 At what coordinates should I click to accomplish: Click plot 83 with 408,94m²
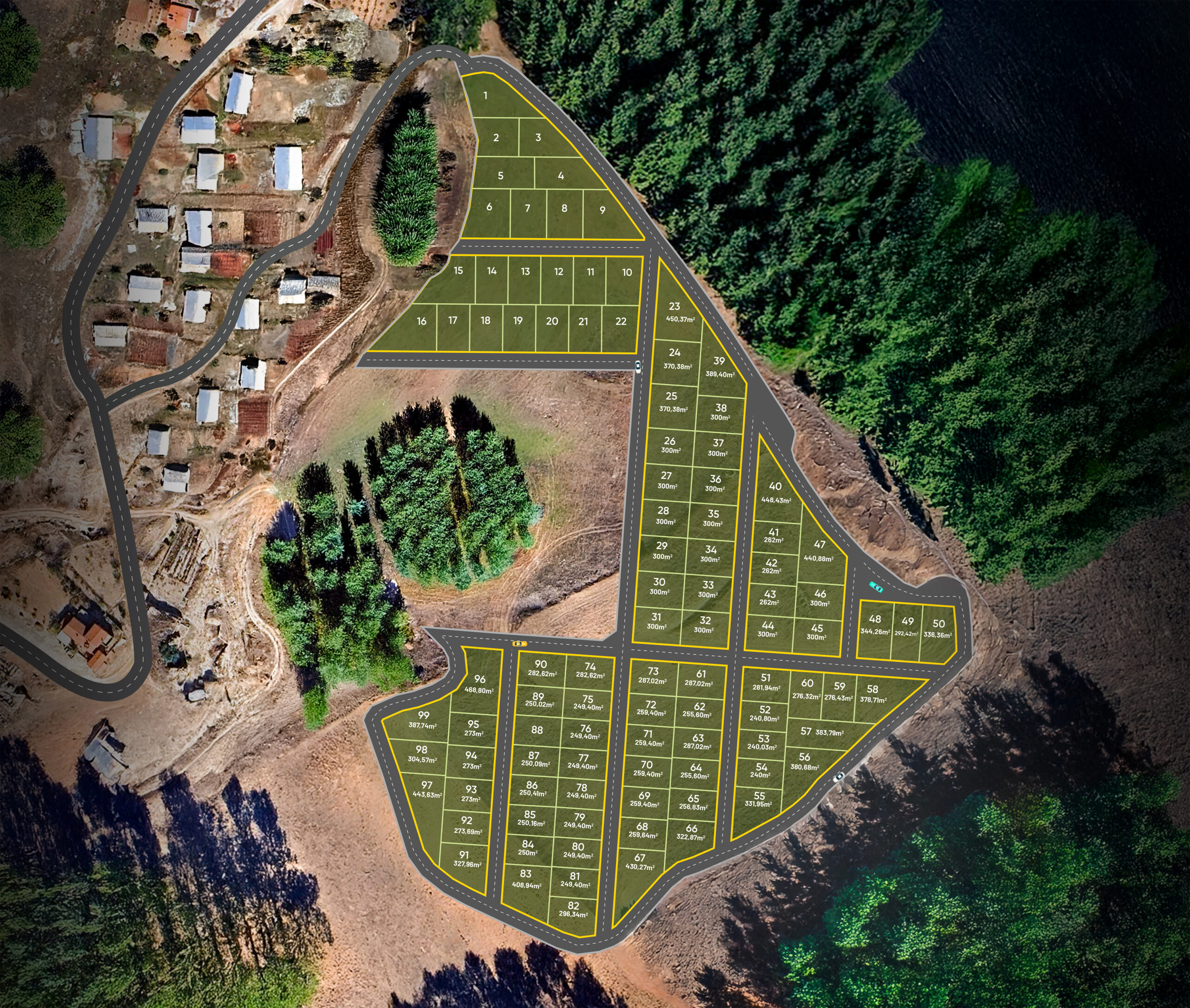[526, 878]
